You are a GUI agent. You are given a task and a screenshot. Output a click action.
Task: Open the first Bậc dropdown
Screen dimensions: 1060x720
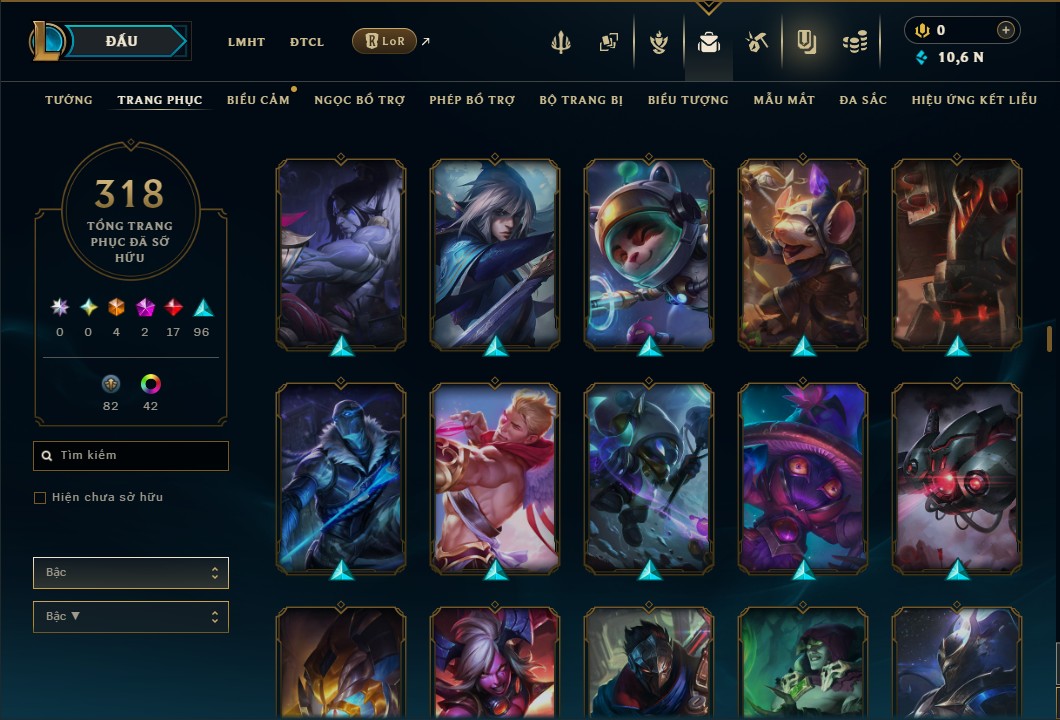point(131,573)
